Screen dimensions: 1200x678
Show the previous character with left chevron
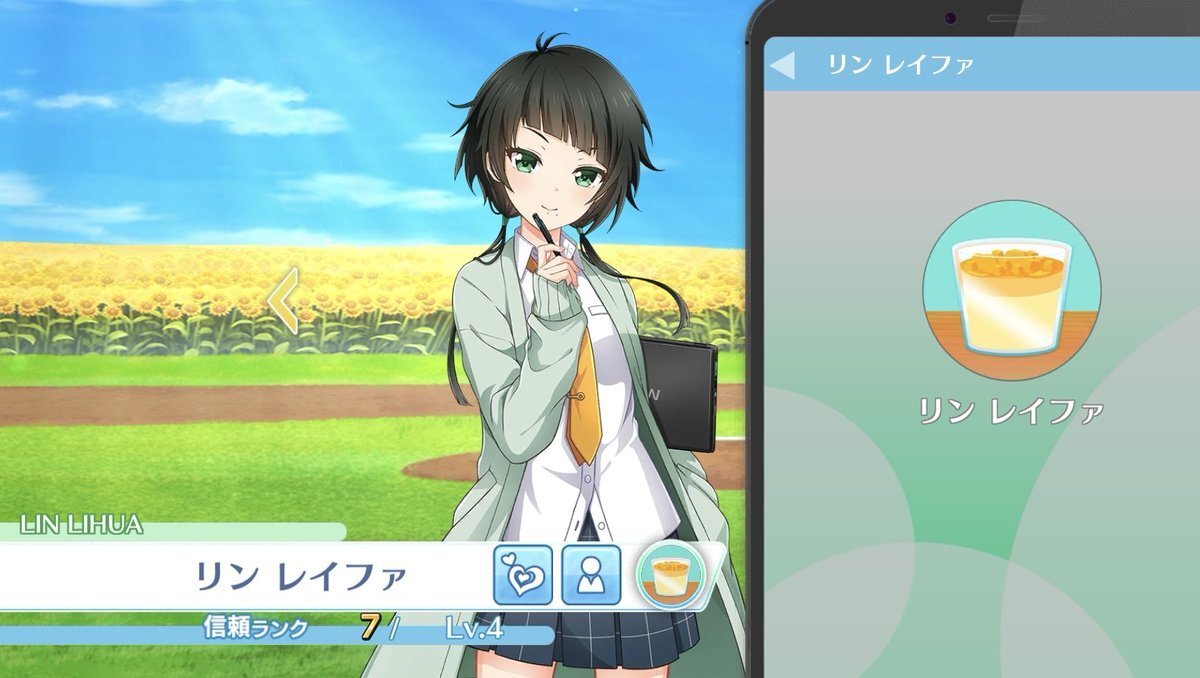click(284, 299)
